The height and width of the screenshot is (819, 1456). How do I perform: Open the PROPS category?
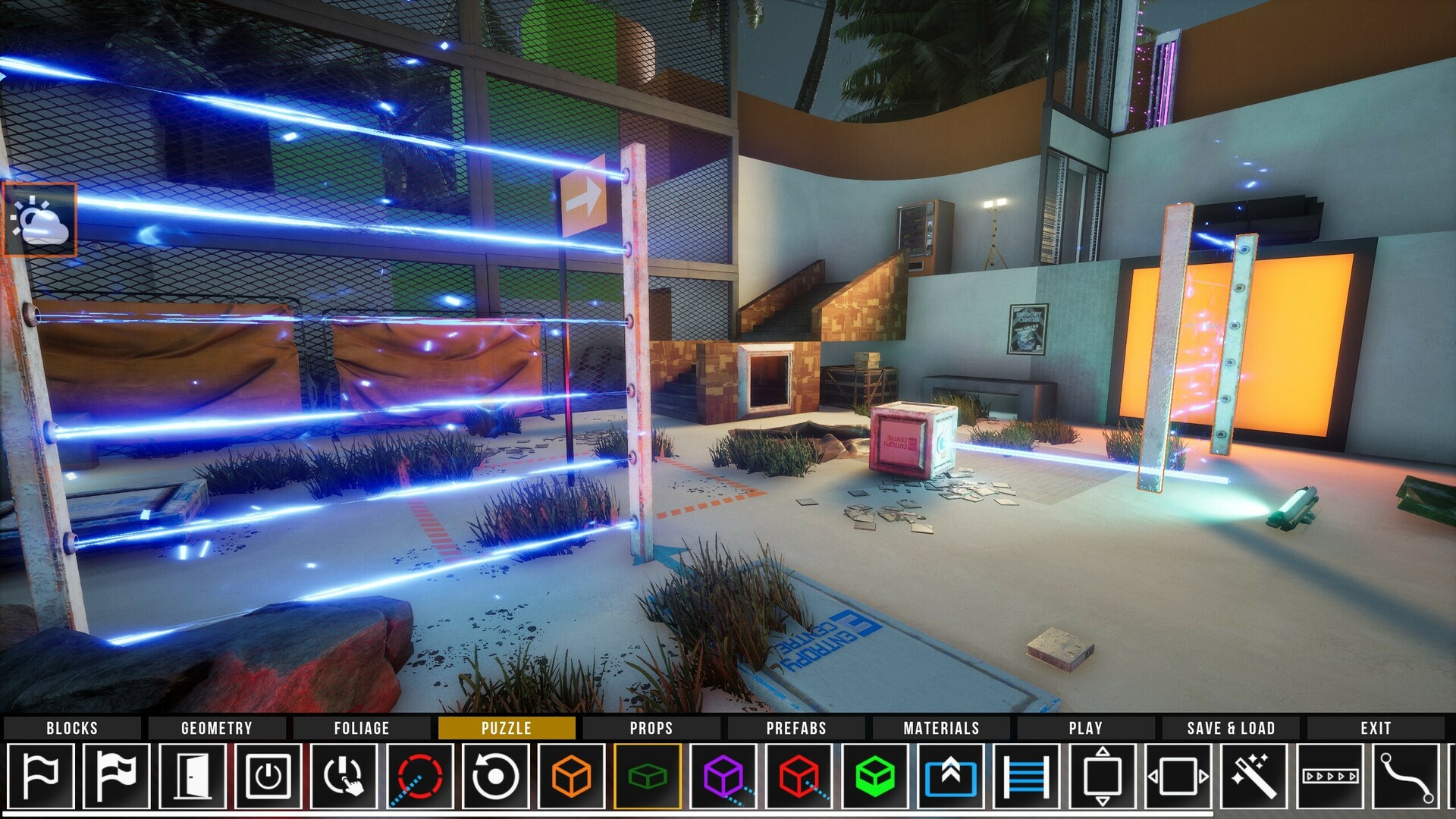[651, 728]
